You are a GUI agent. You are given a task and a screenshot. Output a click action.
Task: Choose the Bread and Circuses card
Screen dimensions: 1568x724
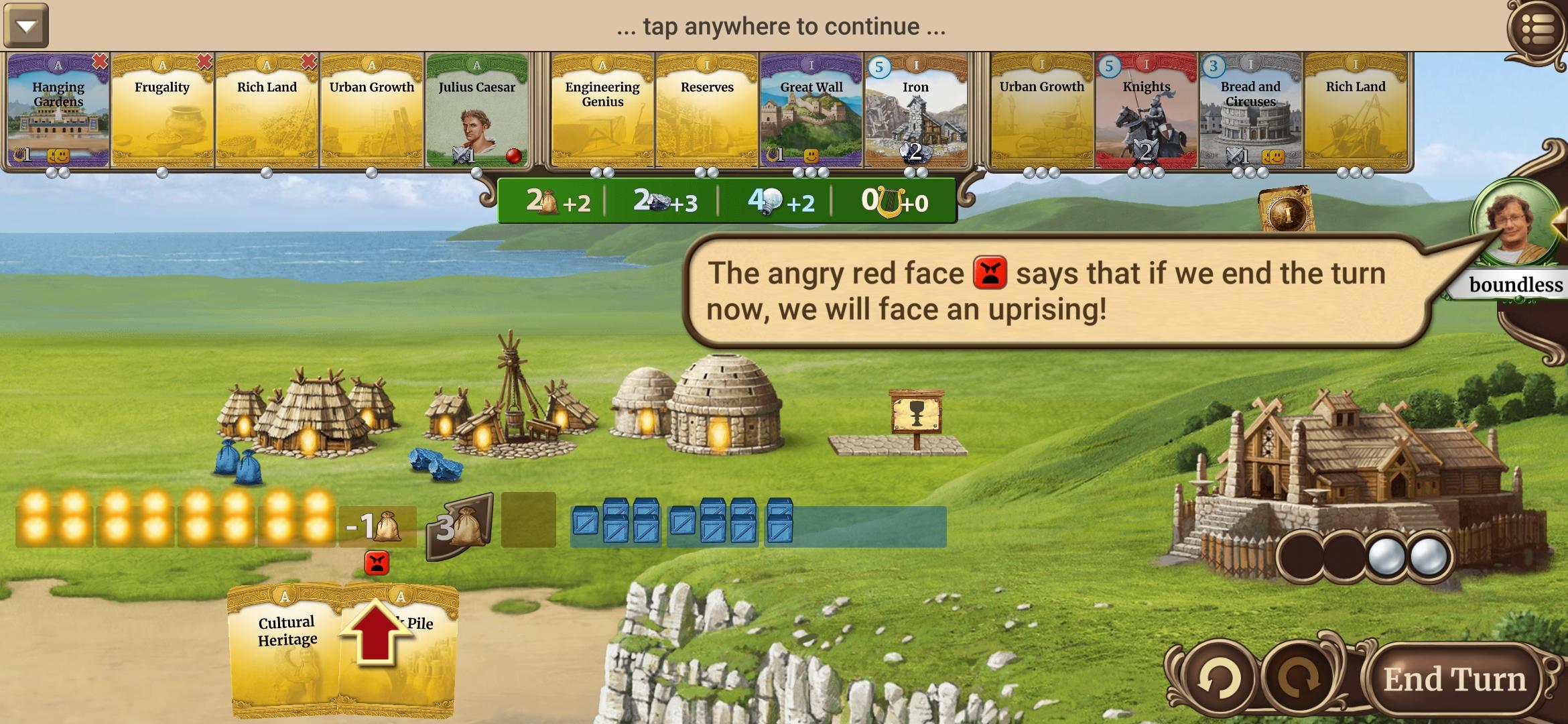pos(1250,114)
